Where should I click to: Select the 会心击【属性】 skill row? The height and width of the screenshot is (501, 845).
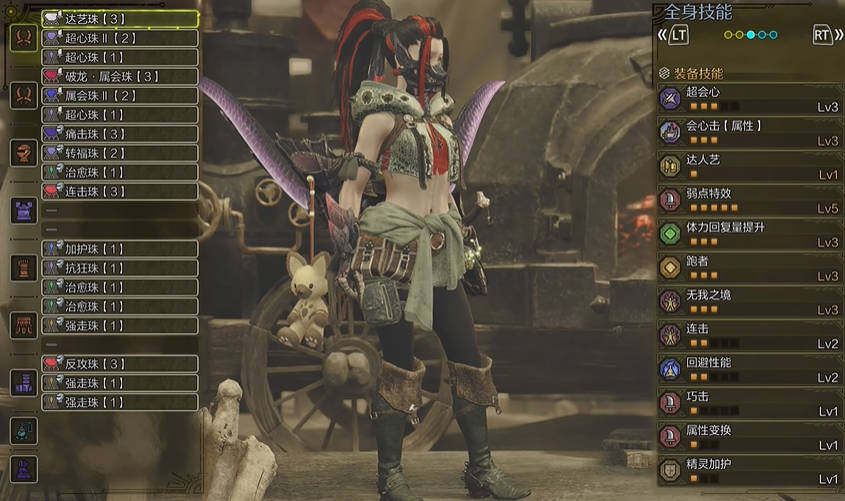tap(749, 132)
